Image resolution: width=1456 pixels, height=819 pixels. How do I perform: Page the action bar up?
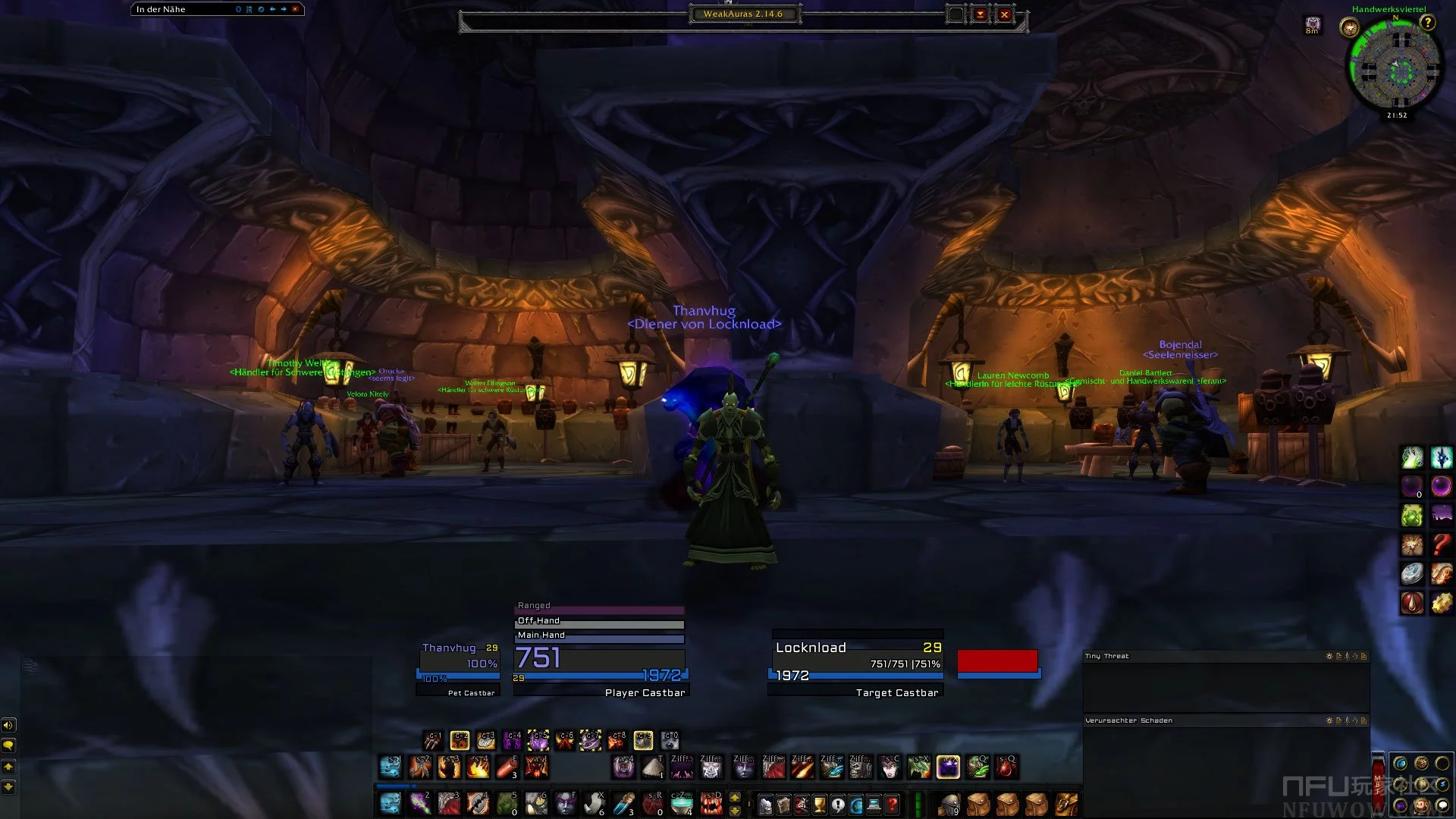(x=734, y=797)
